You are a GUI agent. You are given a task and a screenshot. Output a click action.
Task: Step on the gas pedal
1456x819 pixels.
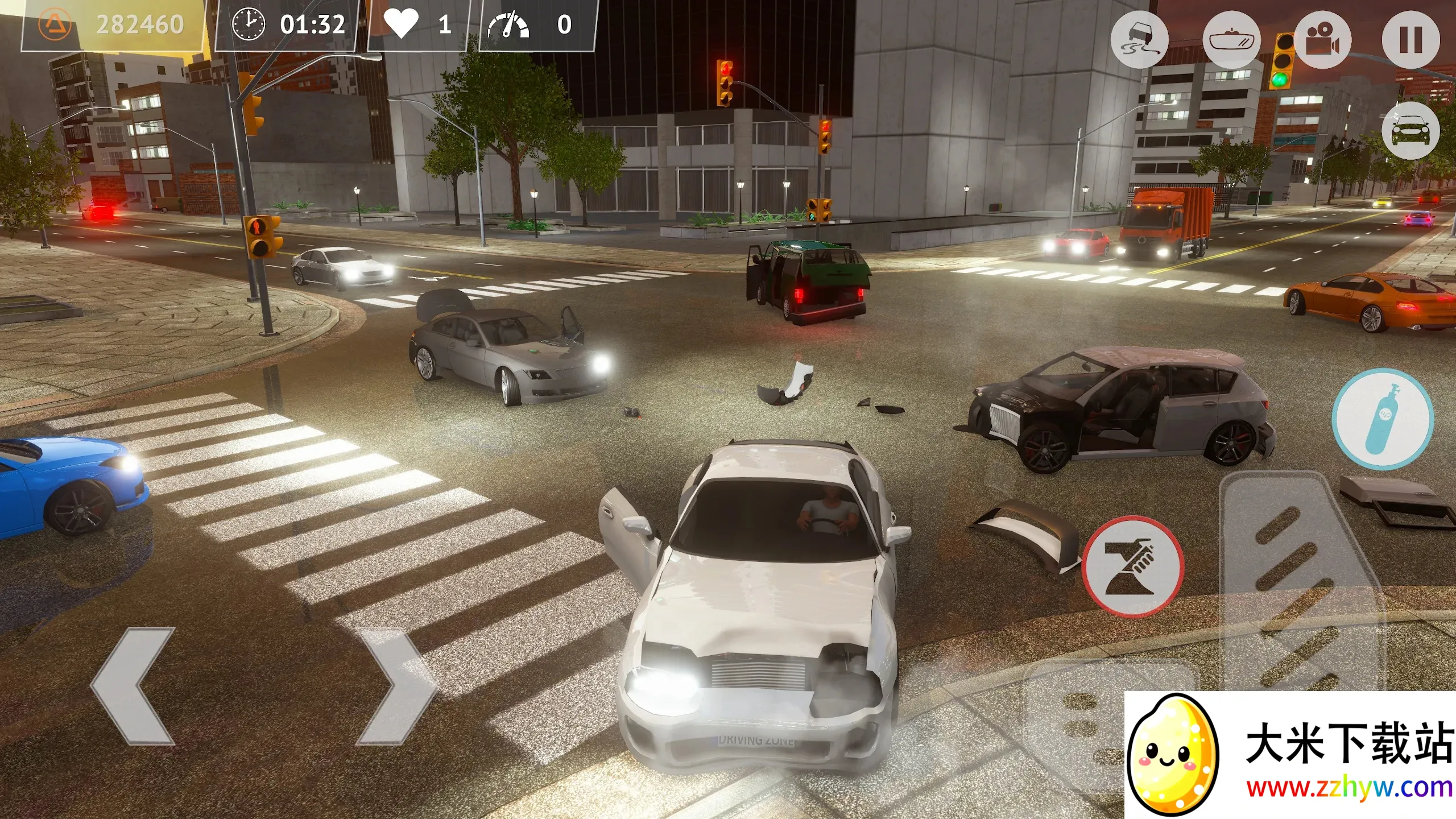coord(1302,580)
